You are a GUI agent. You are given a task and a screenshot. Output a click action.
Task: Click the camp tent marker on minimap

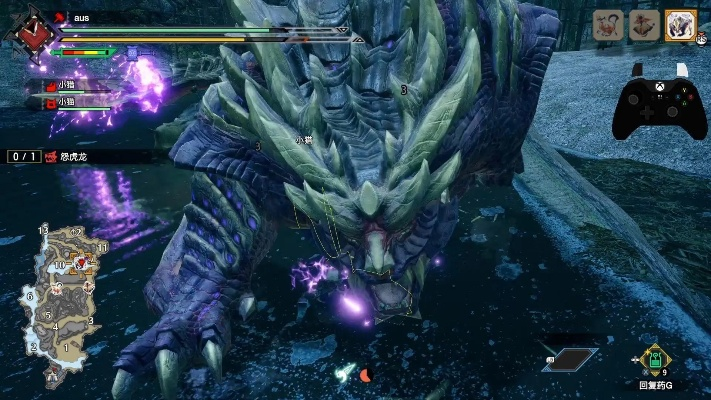click(51, 377)
